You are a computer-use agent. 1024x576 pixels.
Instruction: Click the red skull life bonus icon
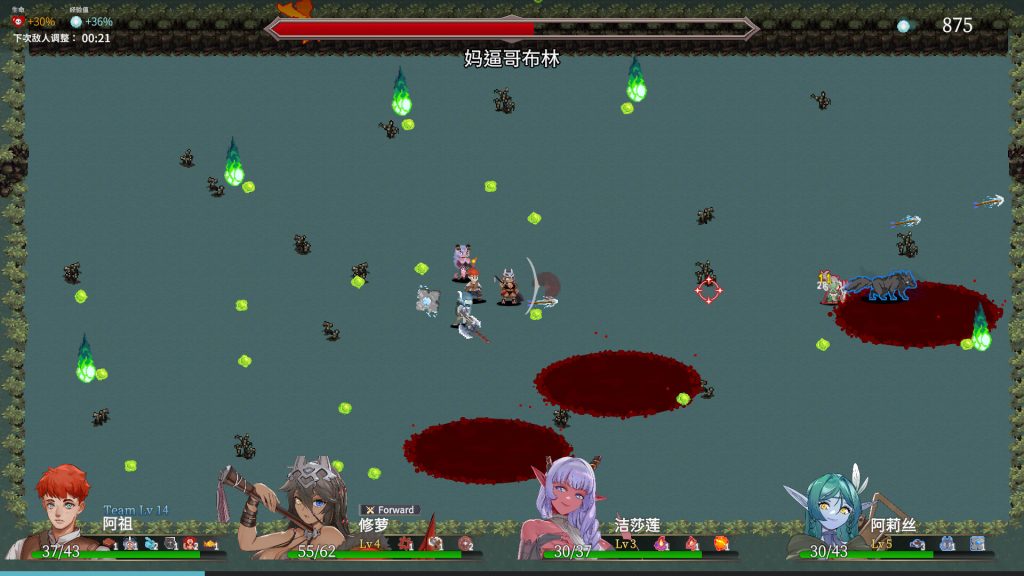[x=17, y=22]
